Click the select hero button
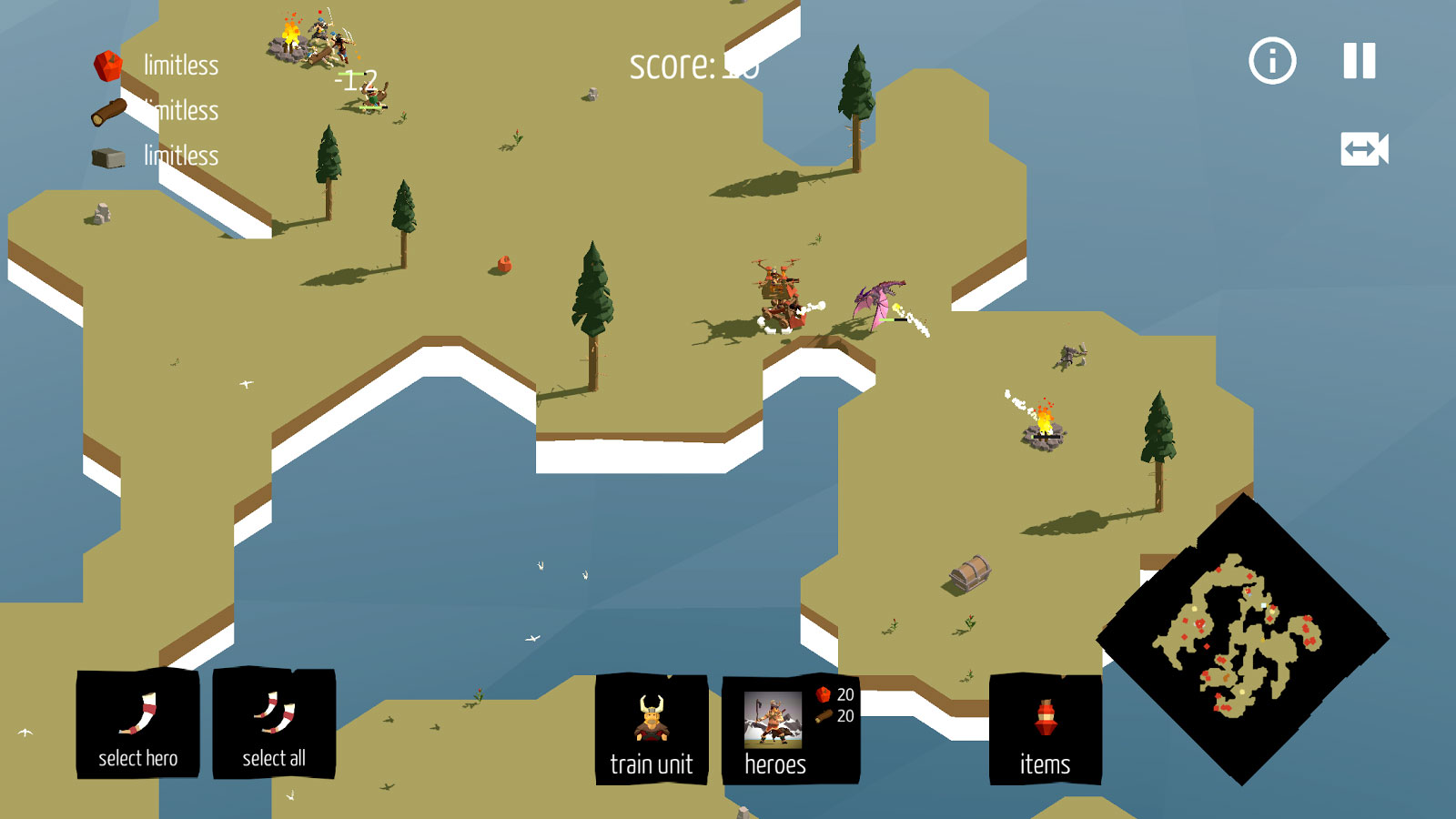The height and width of the screenshot is (819, 1456). pyautogui.click(x=137, y=725)
